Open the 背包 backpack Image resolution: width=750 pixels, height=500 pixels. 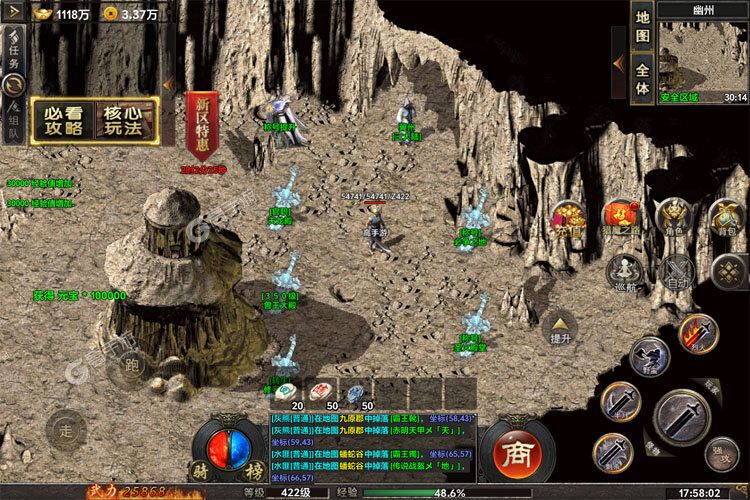pyautogui.click(x=723, y=217)
